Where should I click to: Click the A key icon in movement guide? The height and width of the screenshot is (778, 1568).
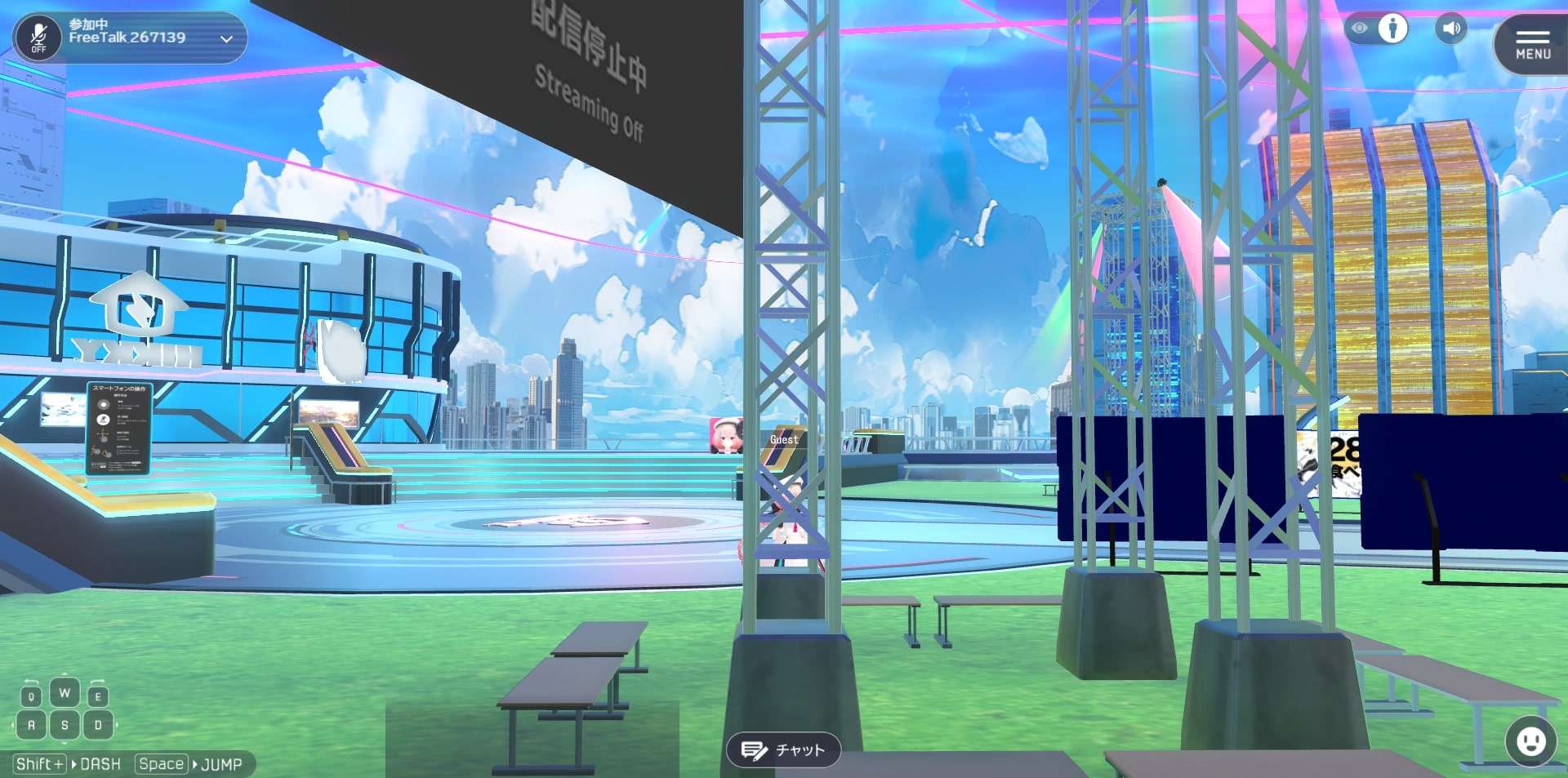(x=32, y=725)
